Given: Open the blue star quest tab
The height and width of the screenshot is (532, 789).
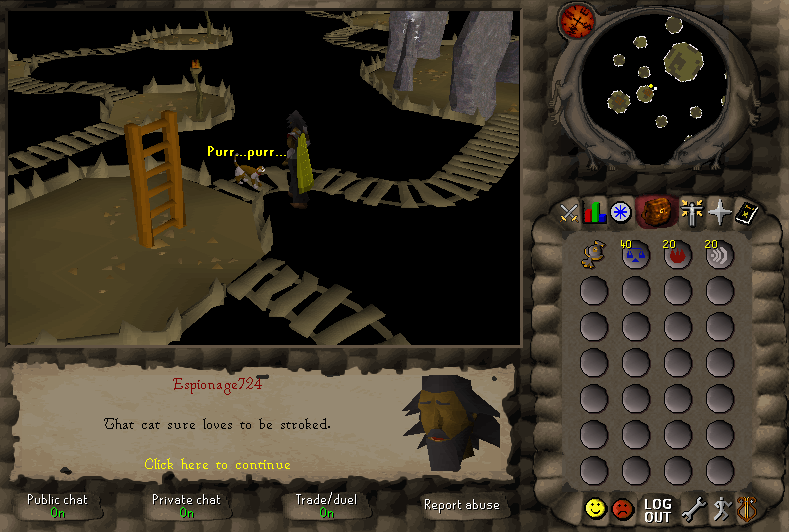Looking at the screenshot, I should pyautogui.click(x=622, y=212).
